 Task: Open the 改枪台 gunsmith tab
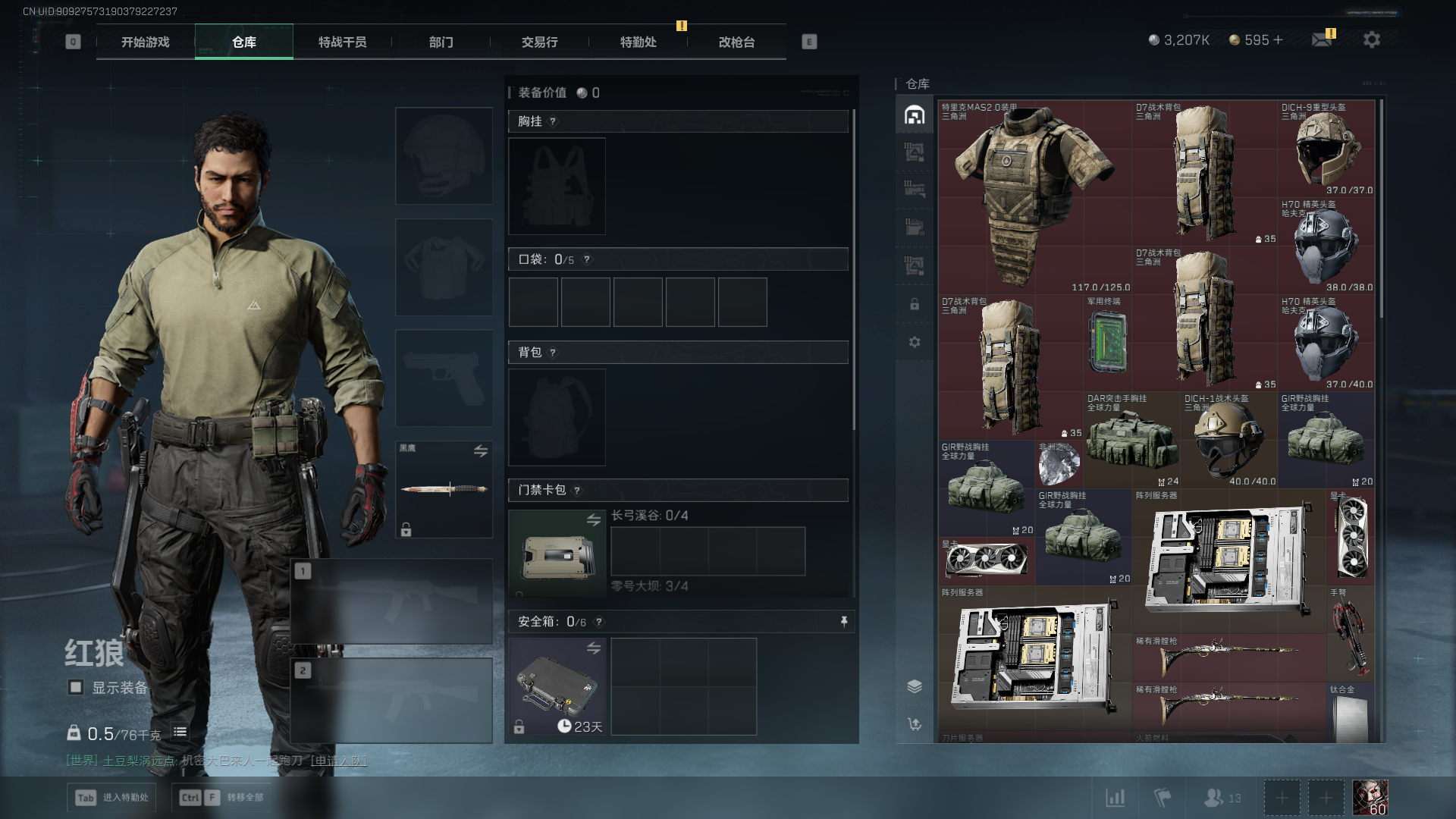click(x=736, y=42)
